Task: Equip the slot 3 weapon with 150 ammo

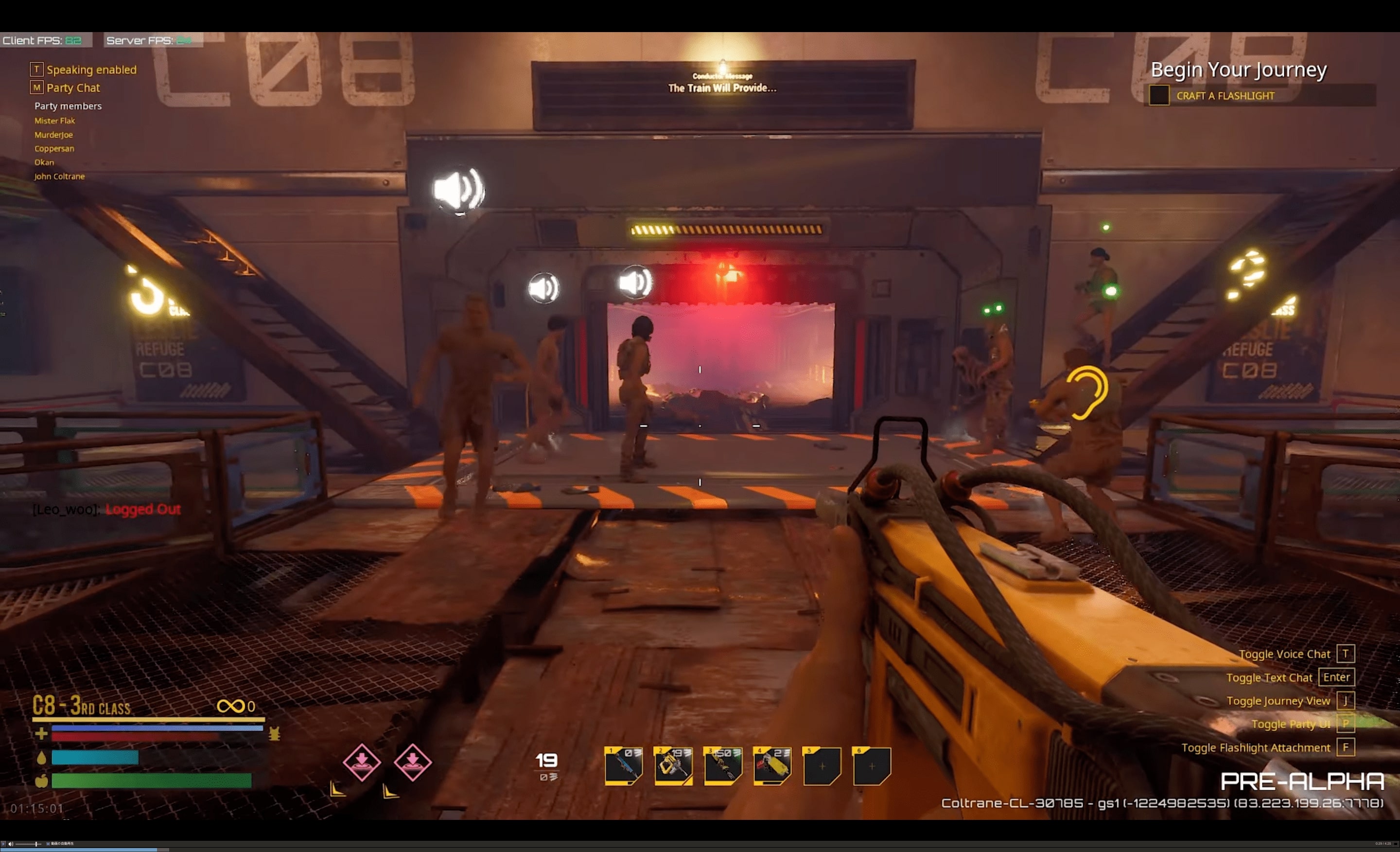Action: (723, 765)
